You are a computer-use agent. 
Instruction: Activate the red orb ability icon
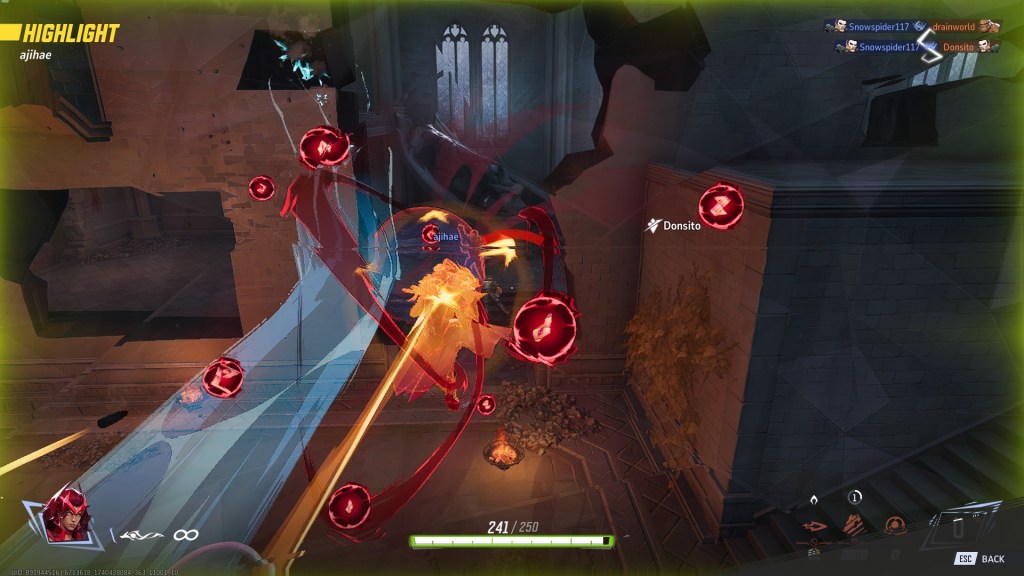893,526
